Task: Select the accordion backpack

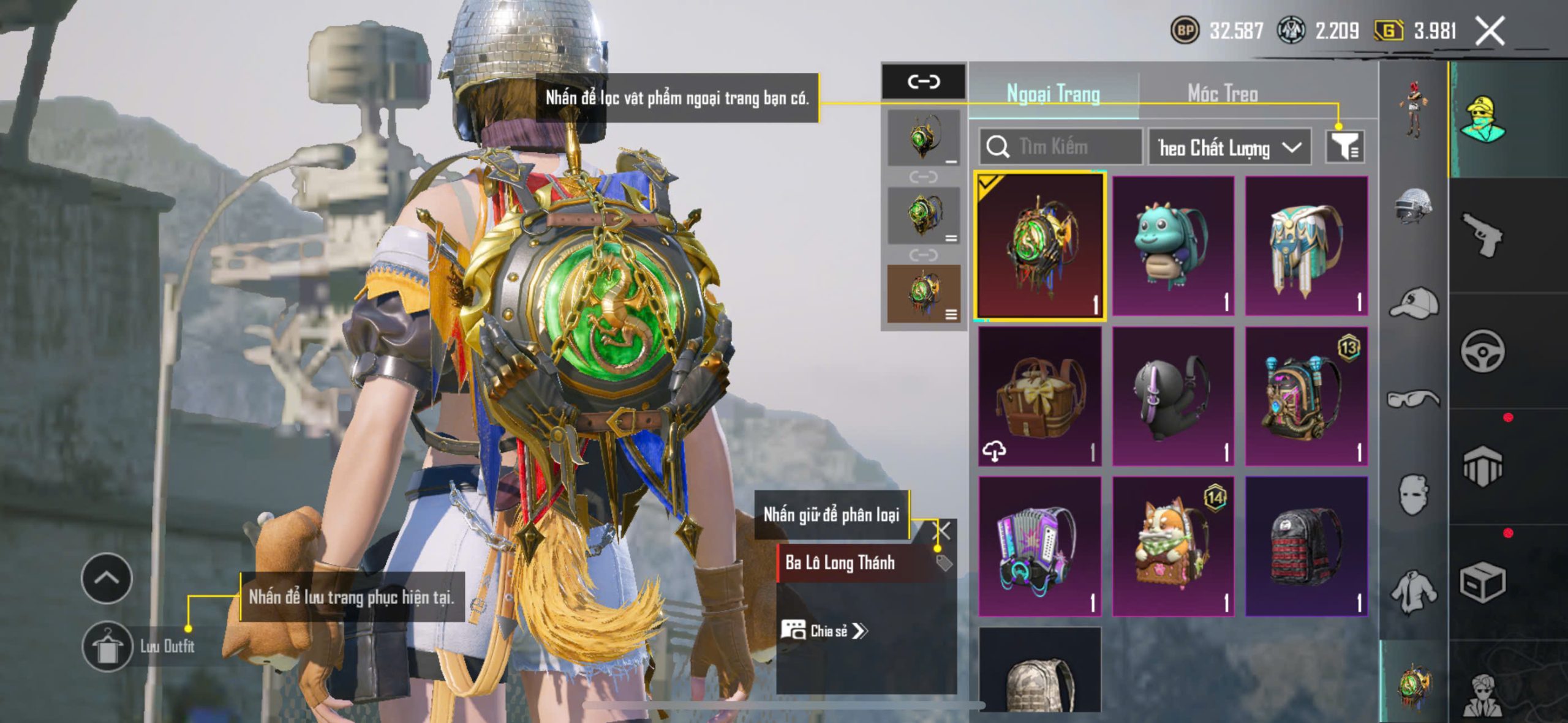Action: (1039, 546)
